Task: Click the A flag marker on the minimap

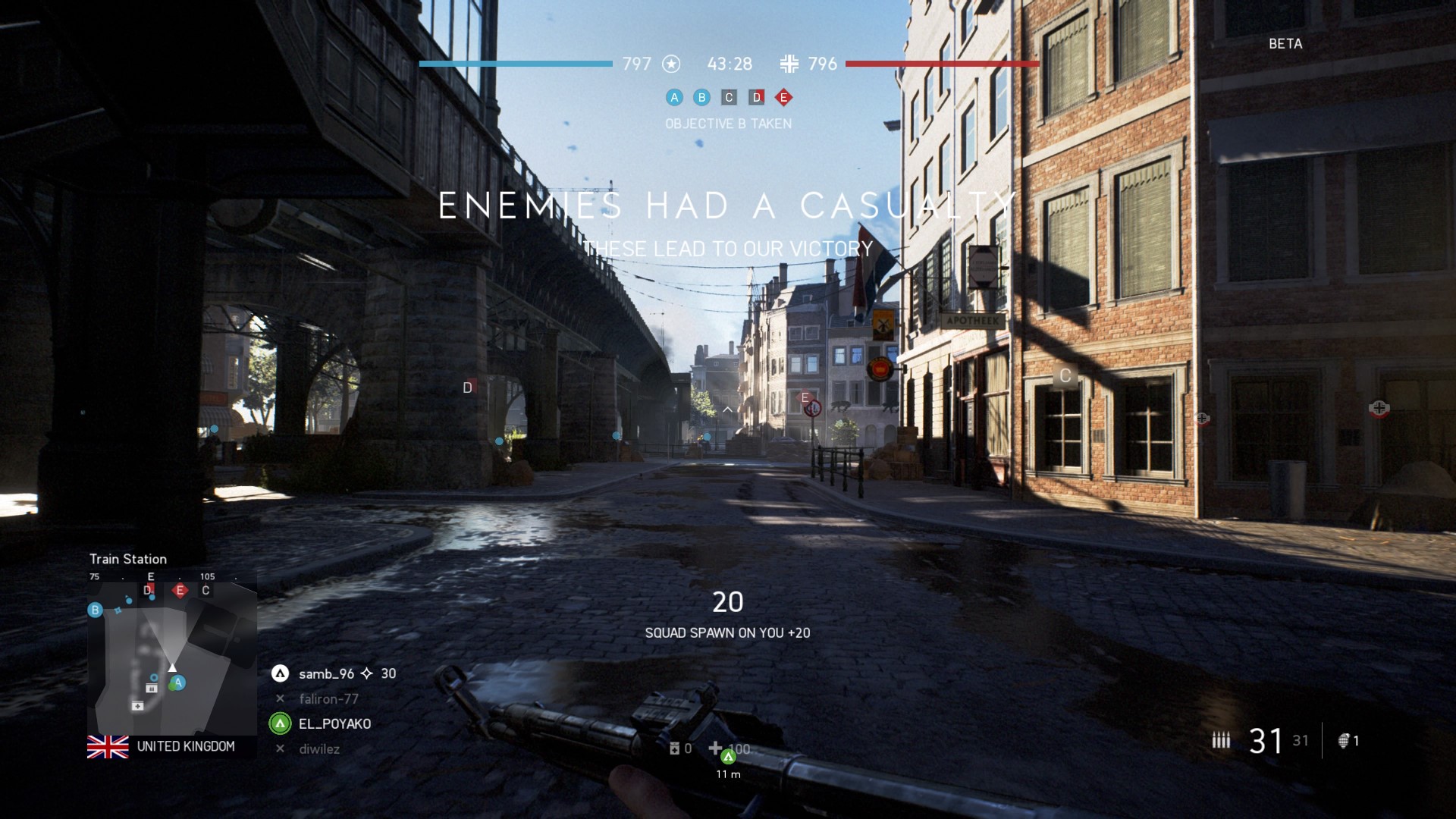Action: [x=177, y=683]
